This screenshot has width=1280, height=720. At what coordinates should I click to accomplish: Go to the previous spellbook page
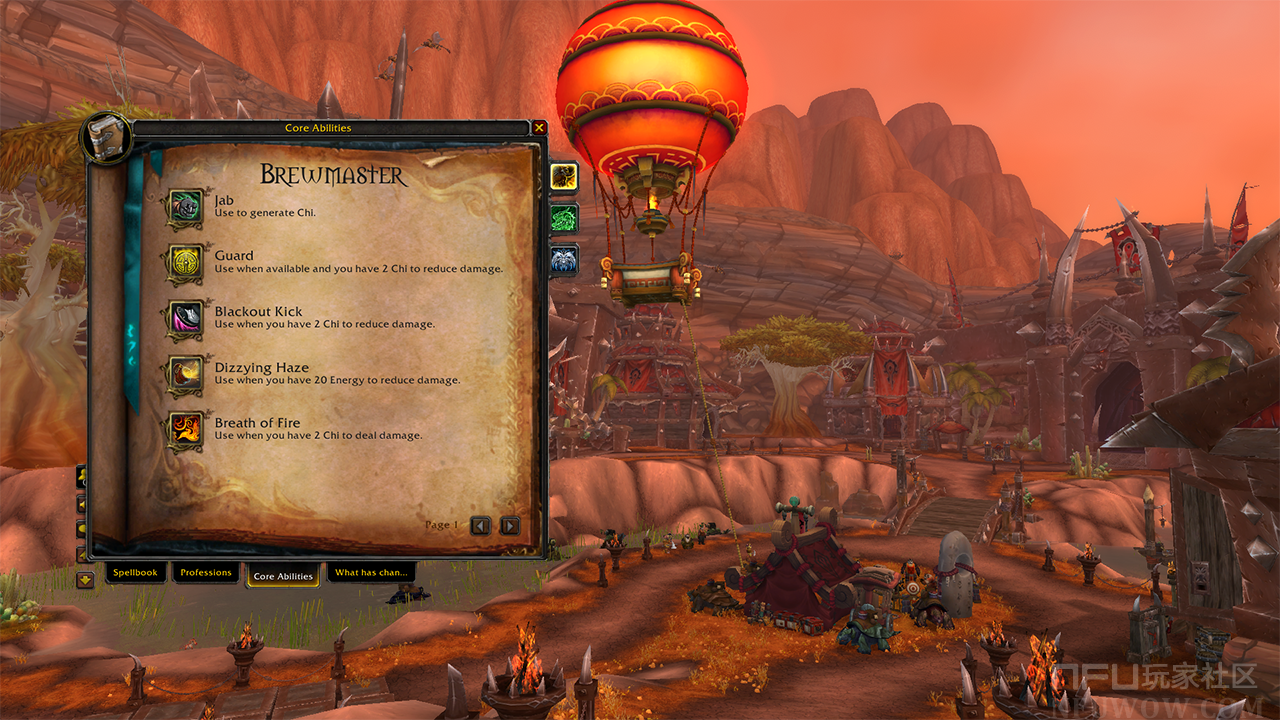pos(481,525)
